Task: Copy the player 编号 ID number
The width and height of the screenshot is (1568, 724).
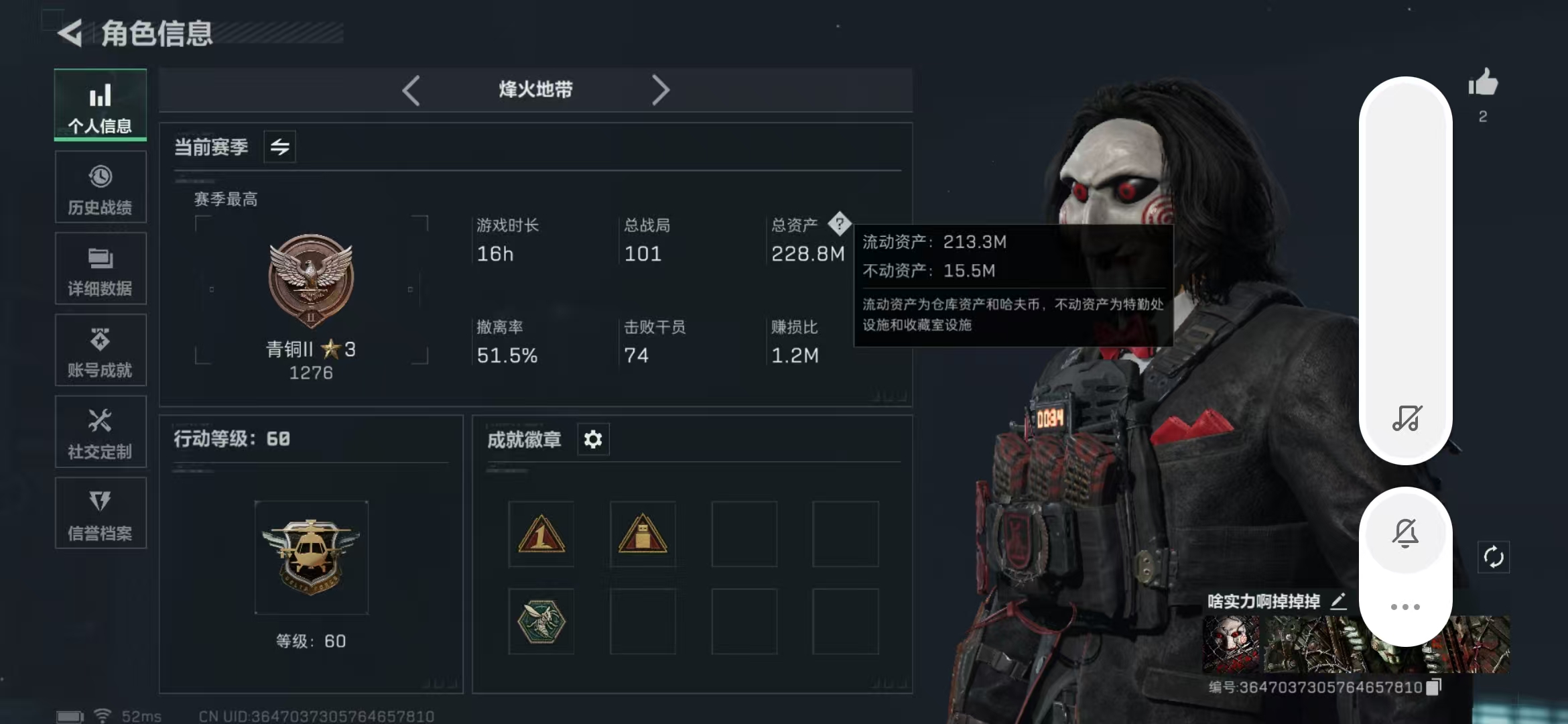Action: (x=1433, y=687)
